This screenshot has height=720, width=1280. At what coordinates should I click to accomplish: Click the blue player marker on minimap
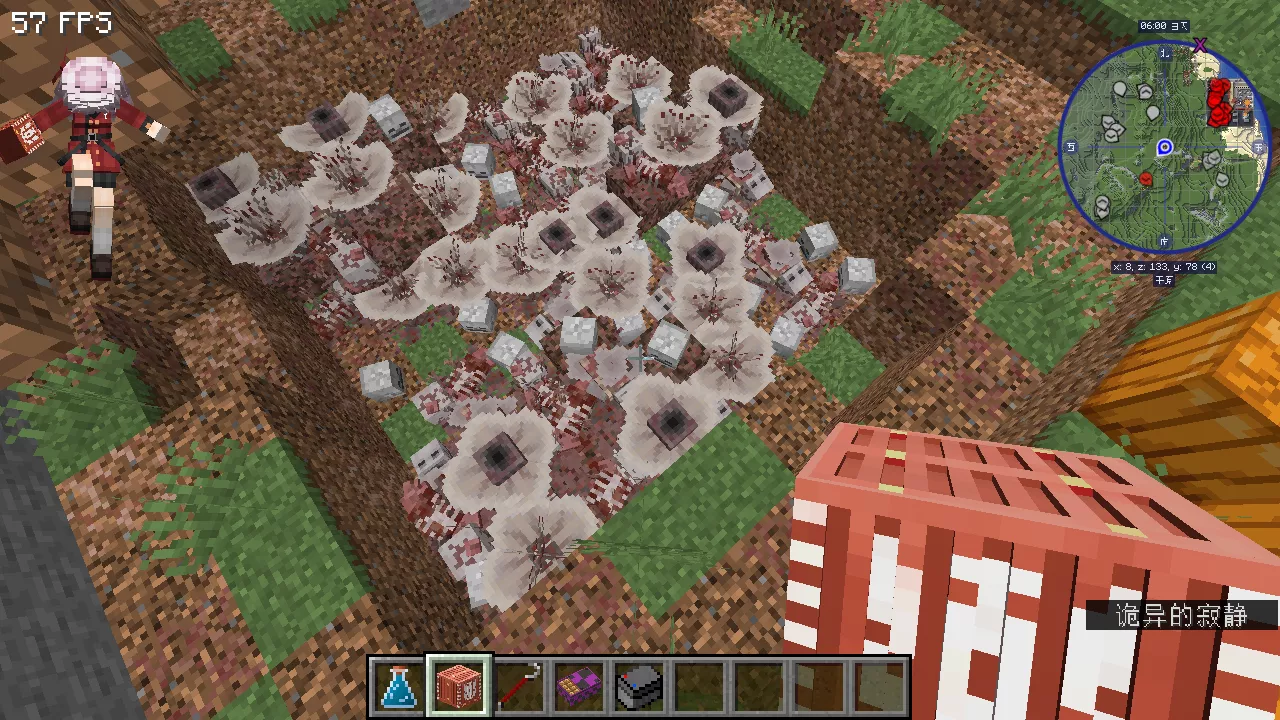tap(1164, 148)
